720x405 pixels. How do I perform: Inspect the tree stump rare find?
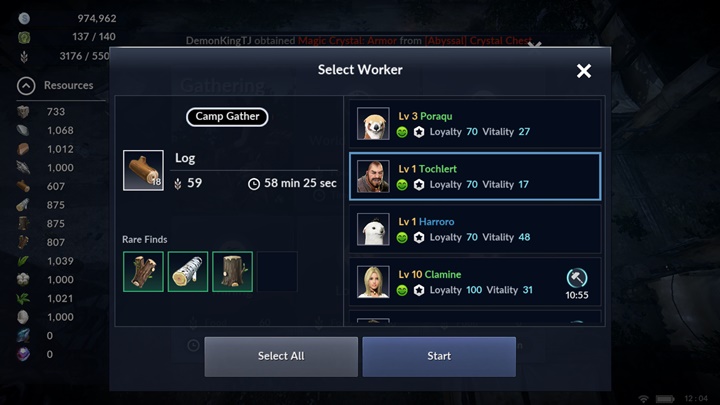[232, 272]
